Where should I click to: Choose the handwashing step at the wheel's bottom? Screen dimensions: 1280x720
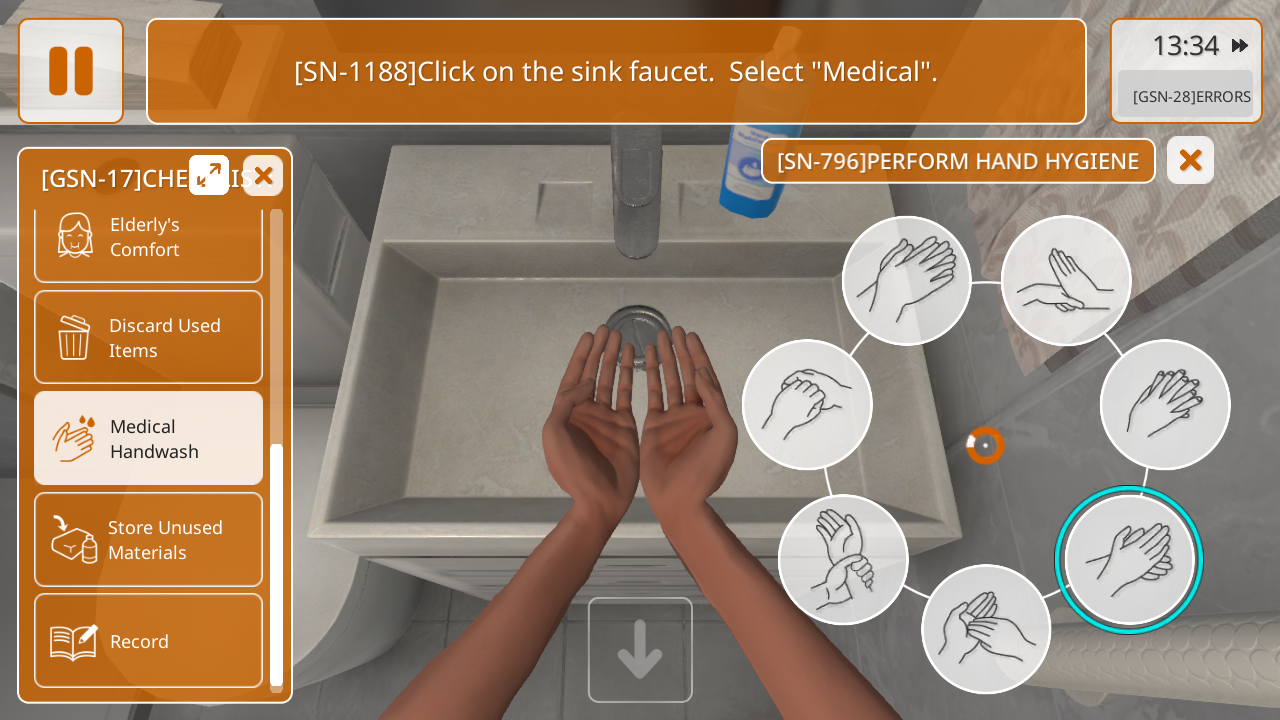(x=986, y=629)
